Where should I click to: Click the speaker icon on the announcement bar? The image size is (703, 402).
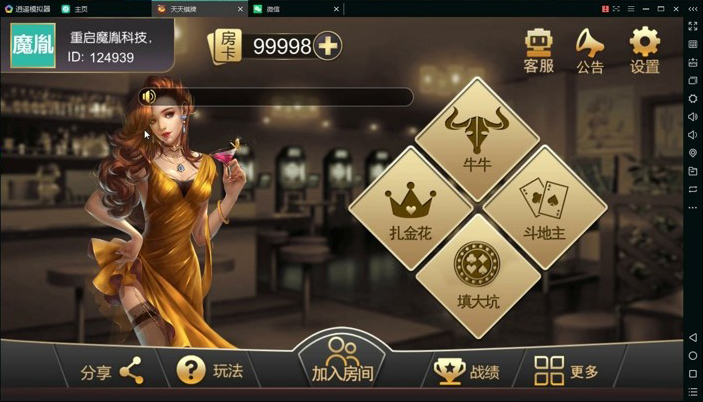(149, 97)
